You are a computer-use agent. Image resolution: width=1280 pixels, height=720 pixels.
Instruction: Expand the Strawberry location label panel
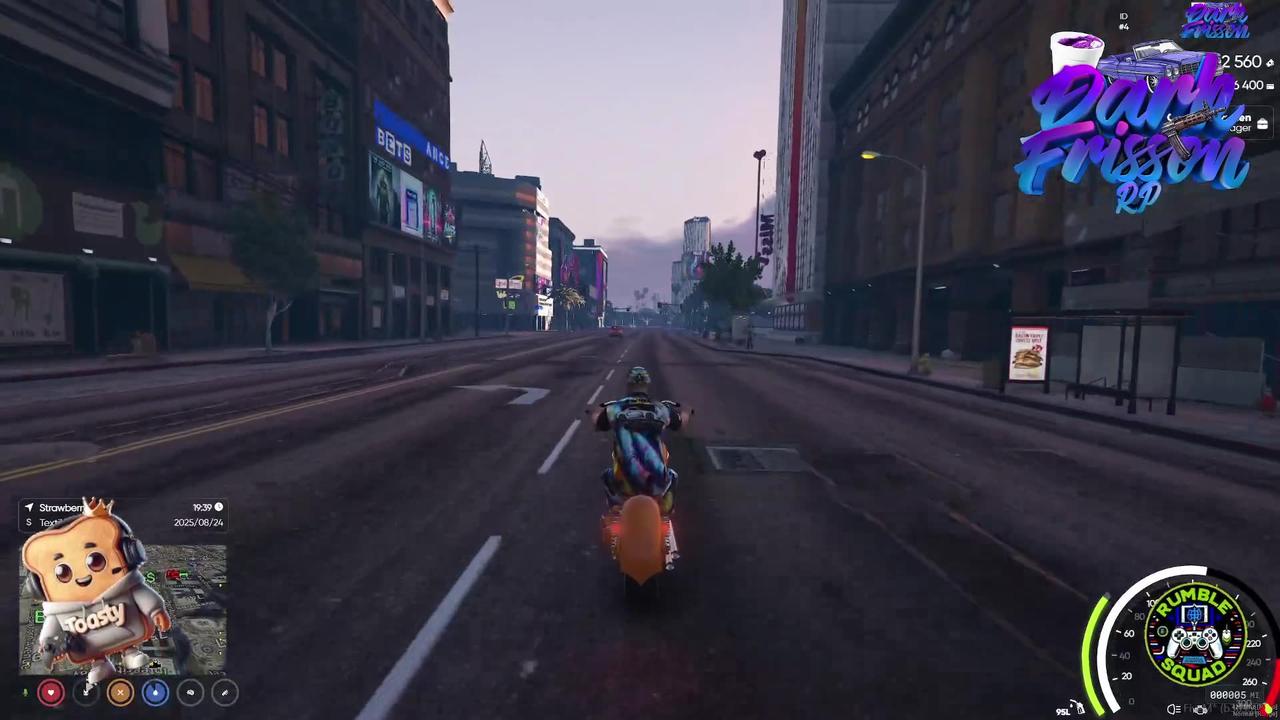[x=62, y=507]
